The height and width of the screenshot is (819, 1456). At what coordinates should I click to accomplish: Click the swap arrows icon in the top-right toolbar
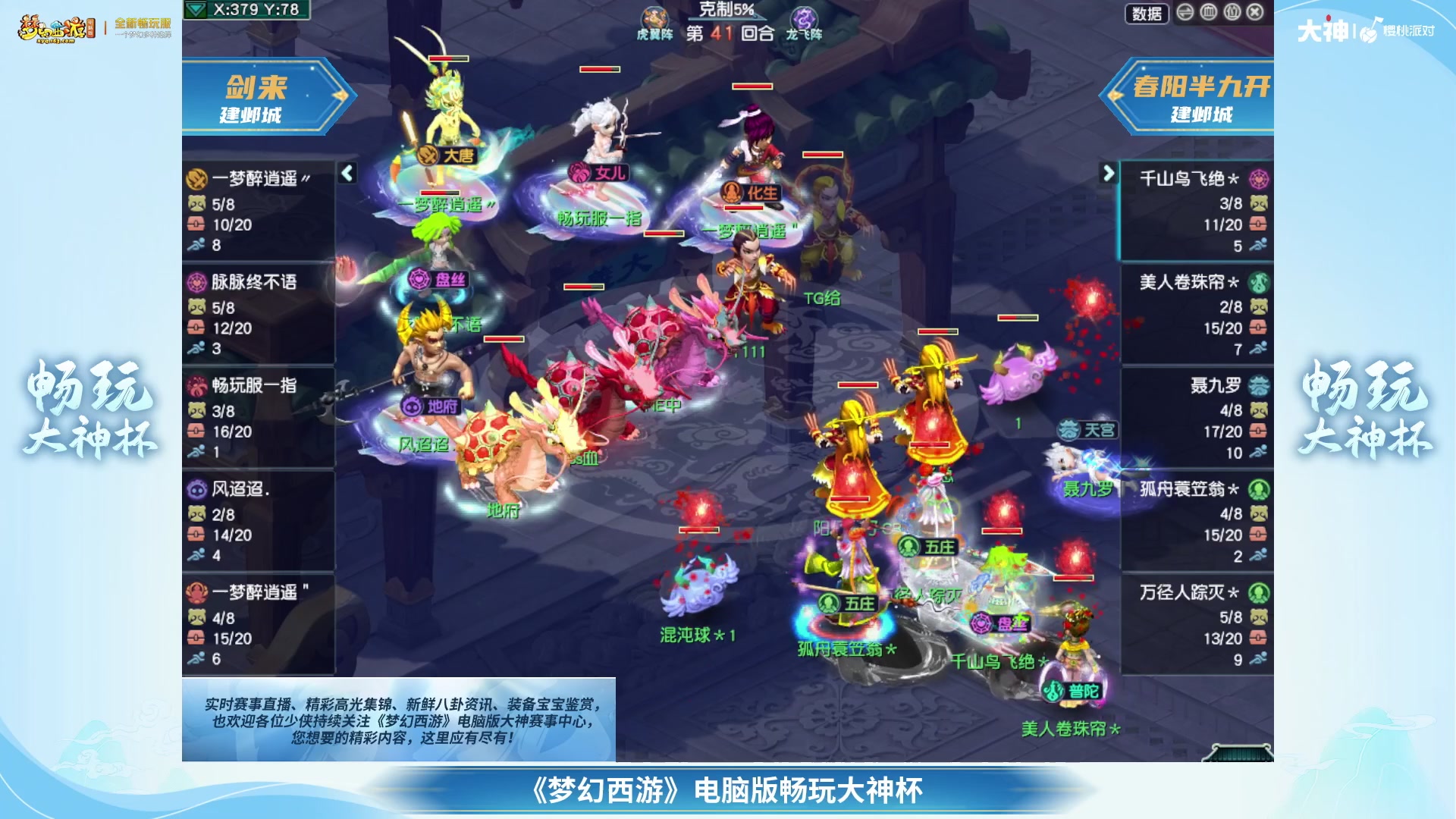tap(1185, 14)
